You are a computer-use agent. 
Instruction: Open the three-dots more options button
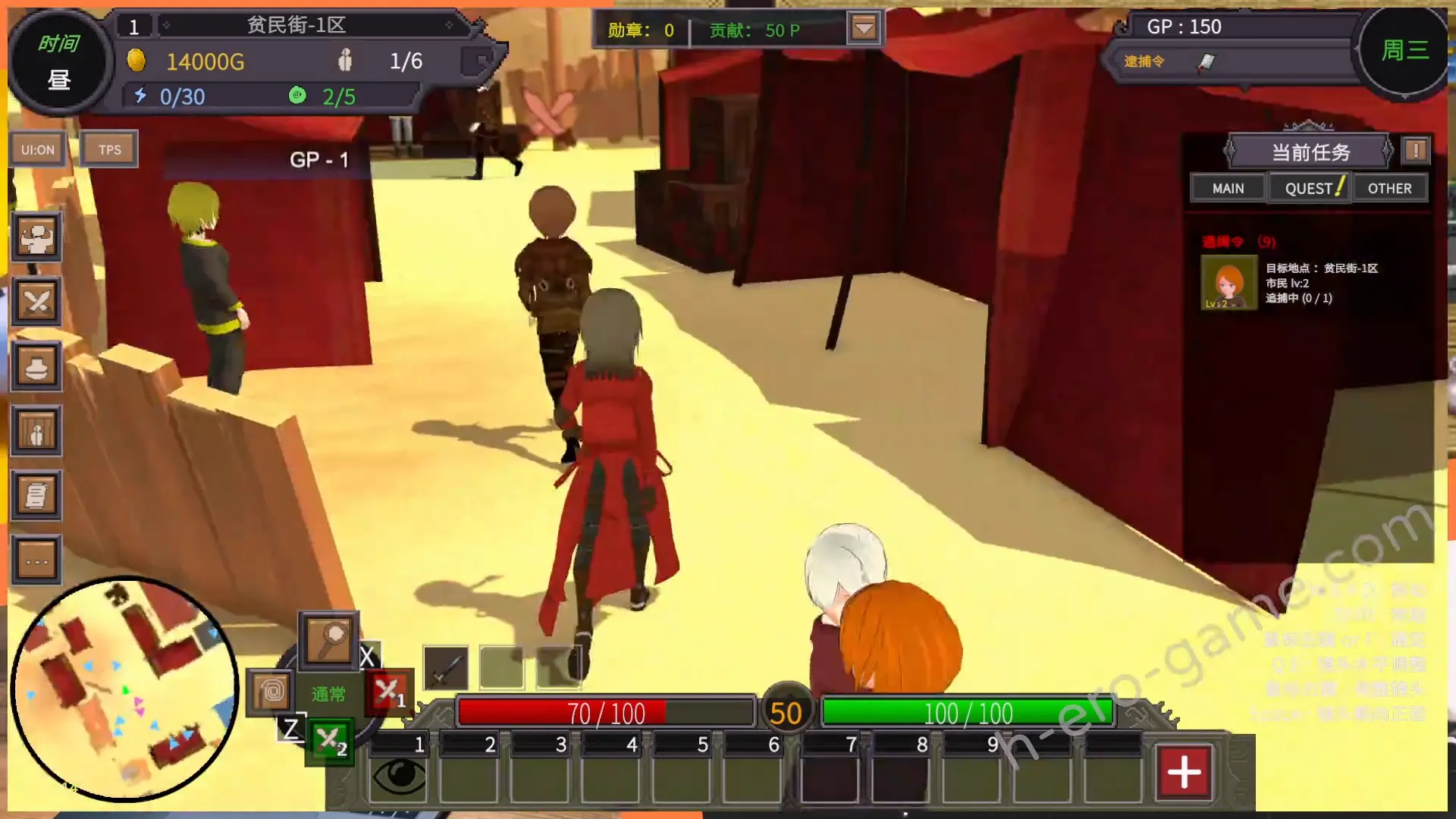tap(36, 562)
